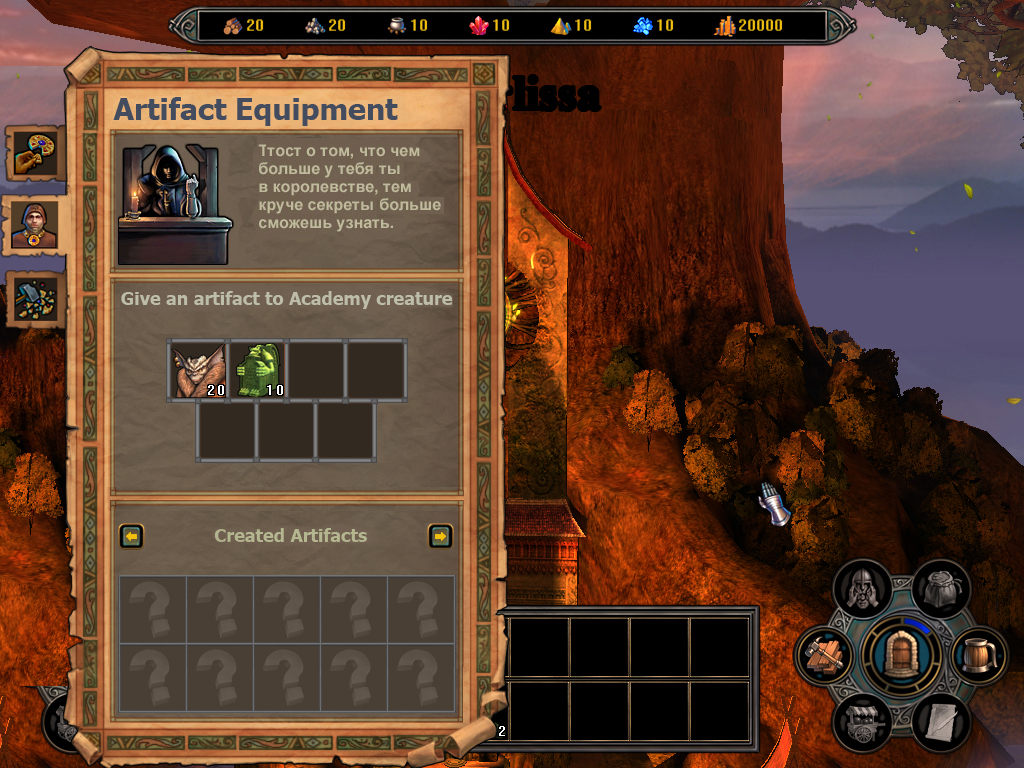Viewport: 1024px width, 768px height.
Task: Show previous page of Created Artifacts
Action: click(x=131, y=536)
